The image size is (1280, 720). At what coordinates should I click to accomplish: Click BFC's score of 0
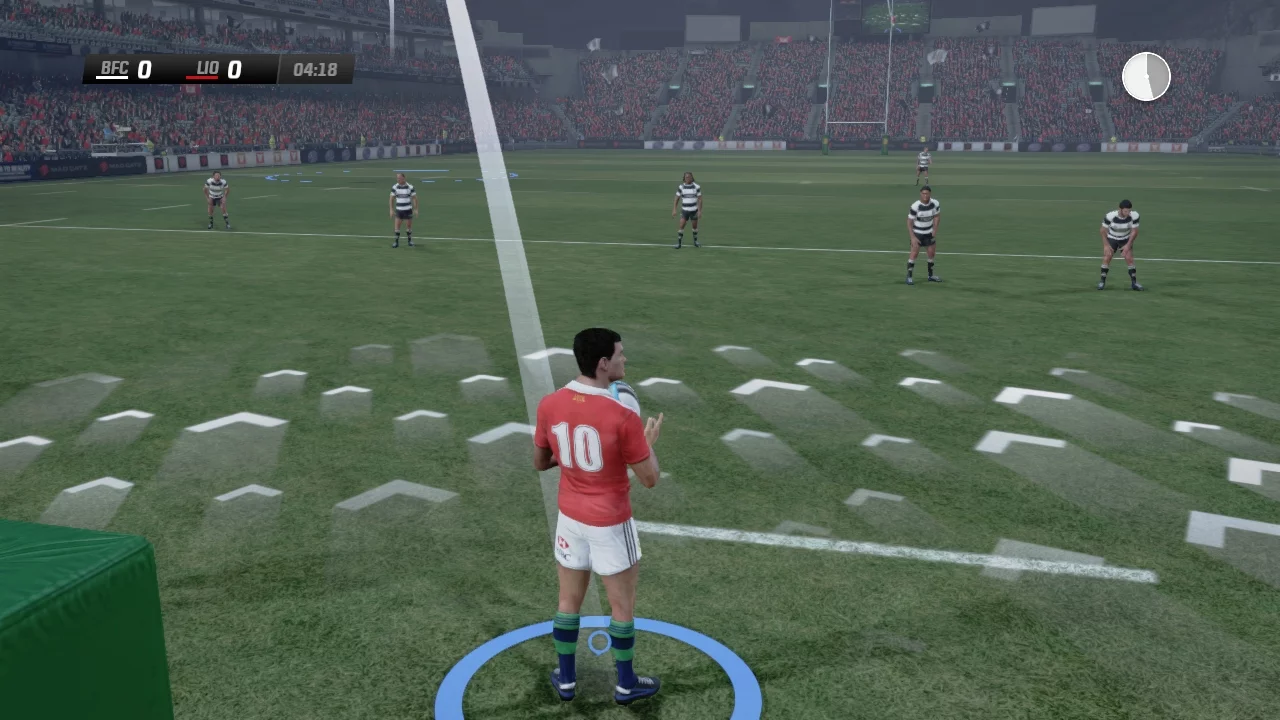point(145,69)
